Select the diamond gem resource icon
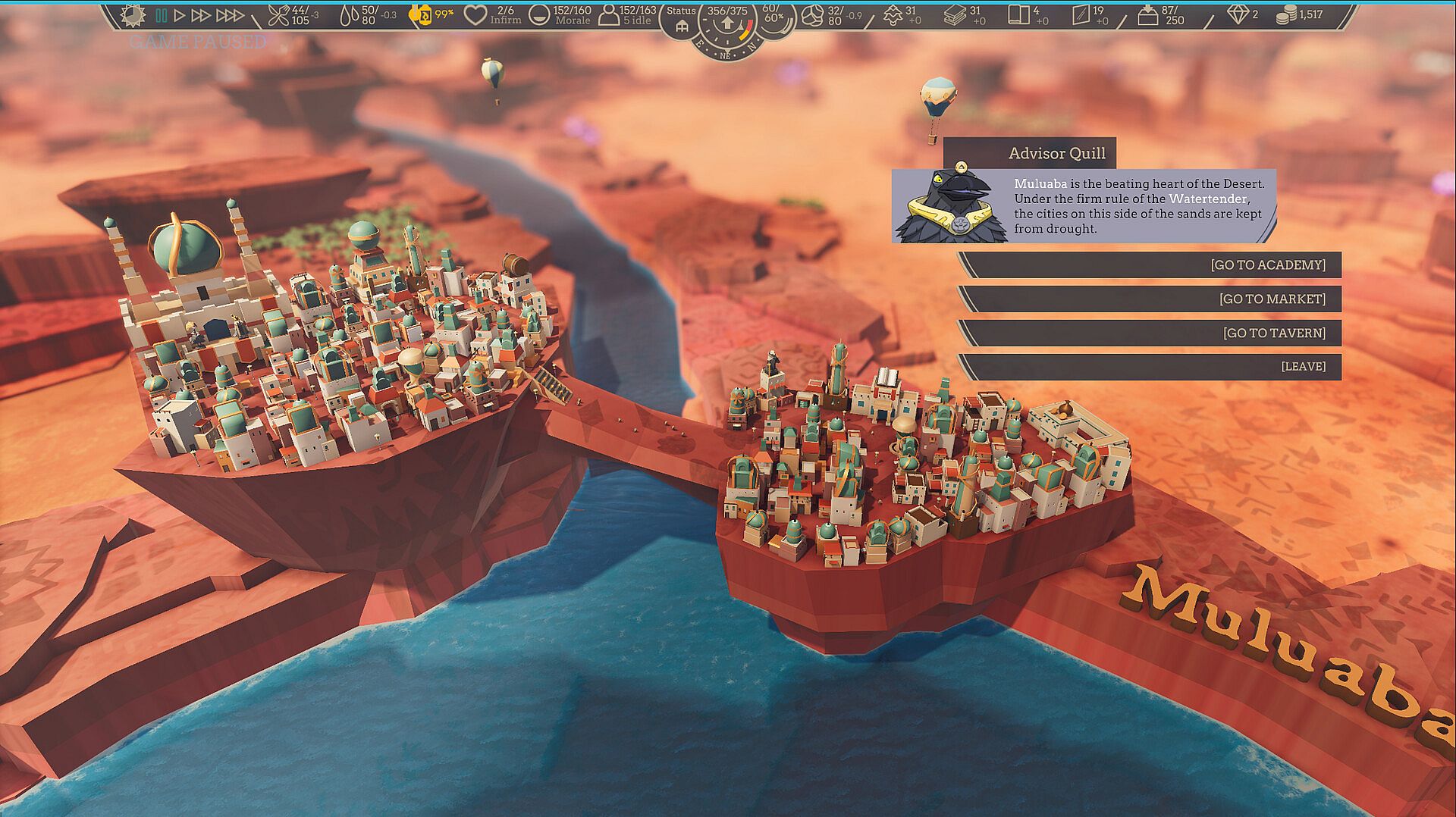This screenshot has height=817, width=1456. click(x=1238, y=14)
